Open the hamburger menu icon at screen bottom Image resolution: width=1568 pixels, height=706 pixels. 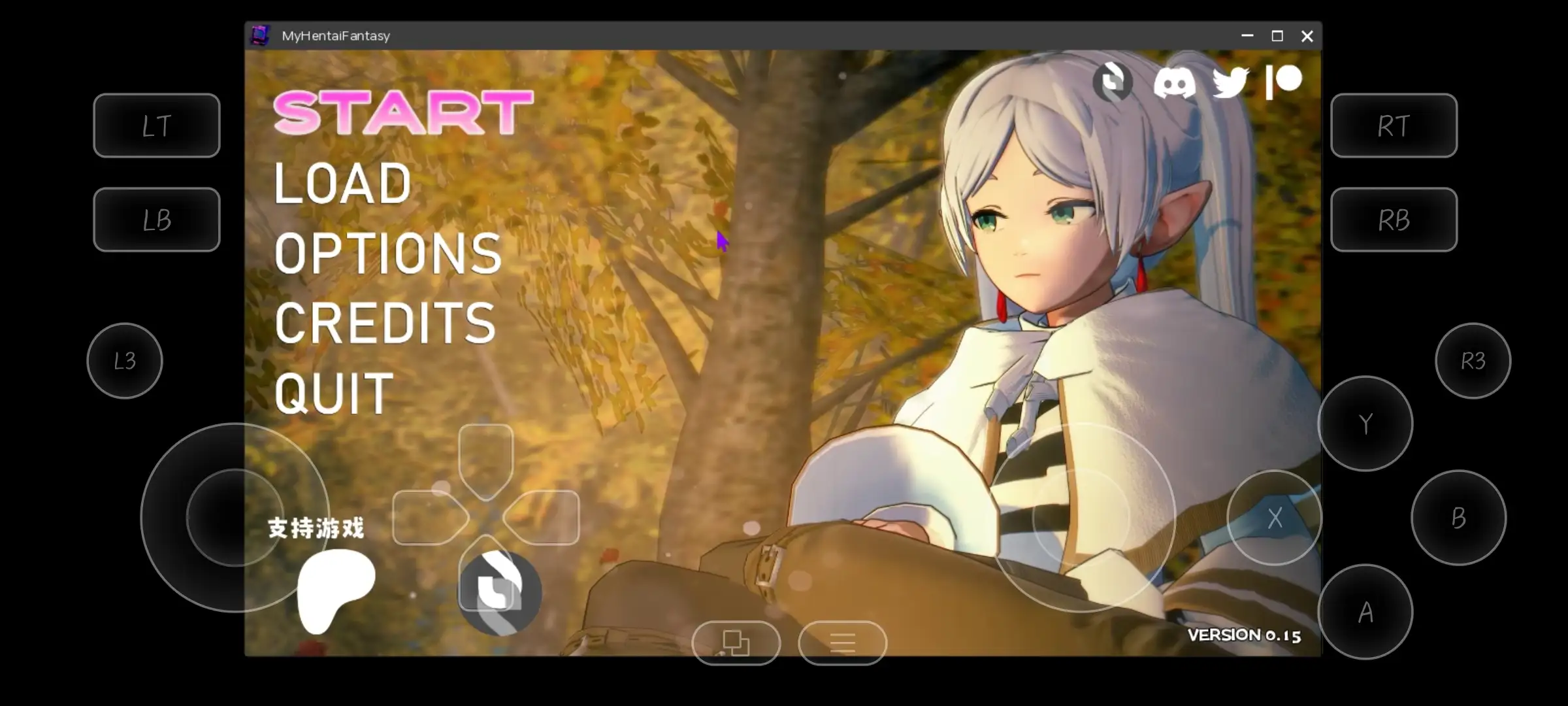coord(841,643)
